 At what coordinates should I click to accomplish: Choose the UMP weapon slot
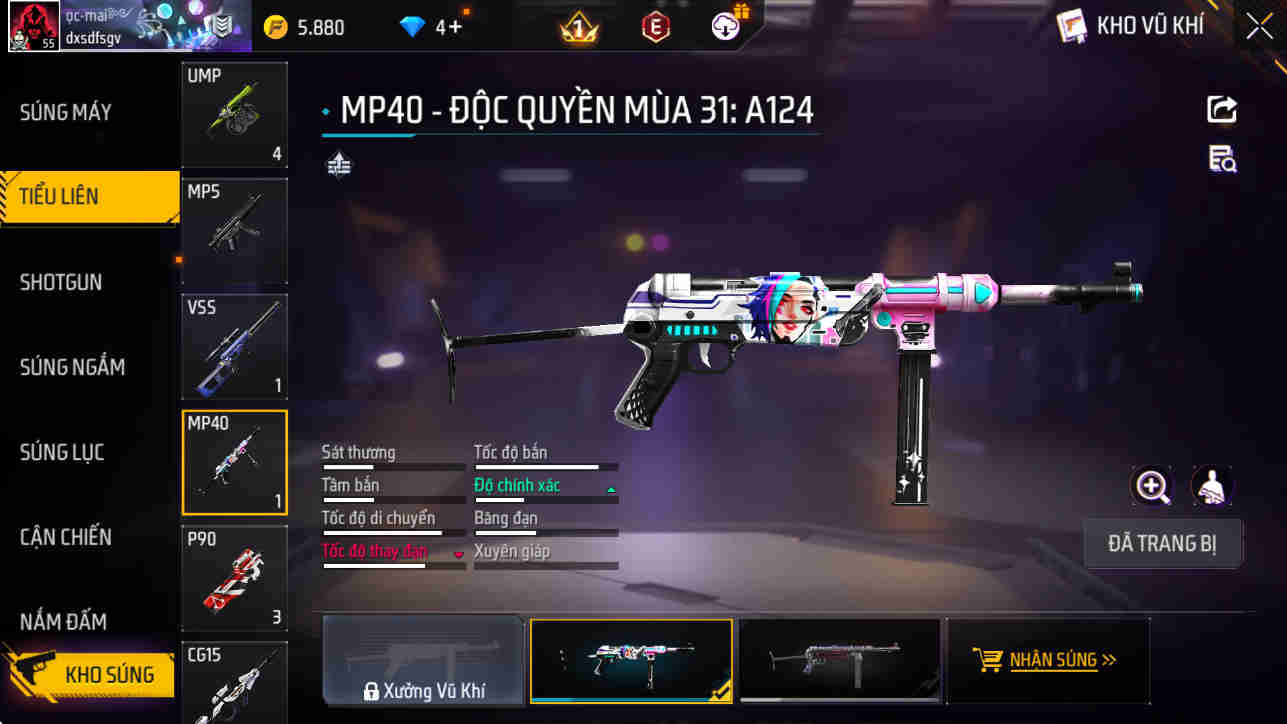pos(234,114)
